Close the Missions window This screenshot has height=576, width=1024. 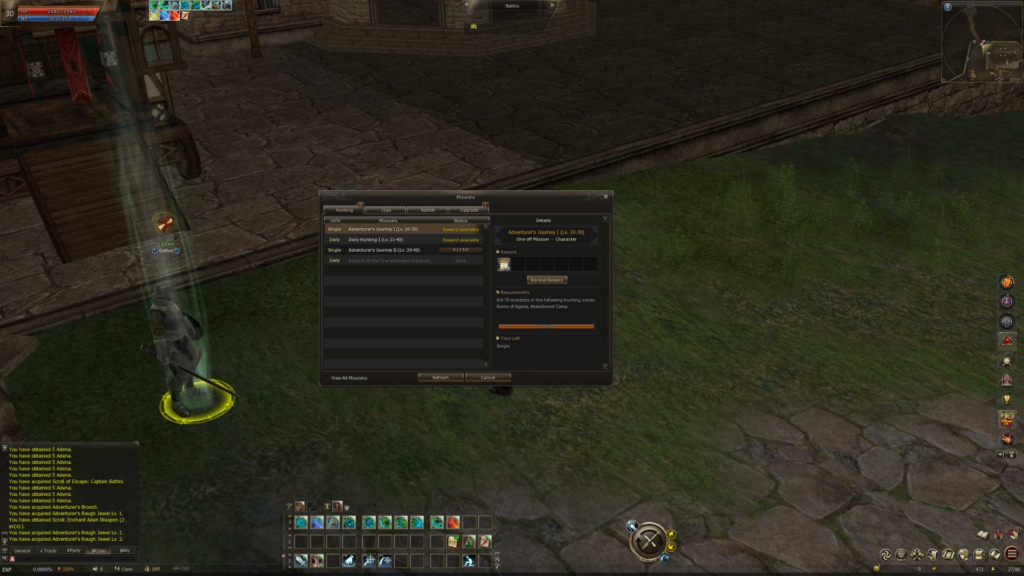606,196
